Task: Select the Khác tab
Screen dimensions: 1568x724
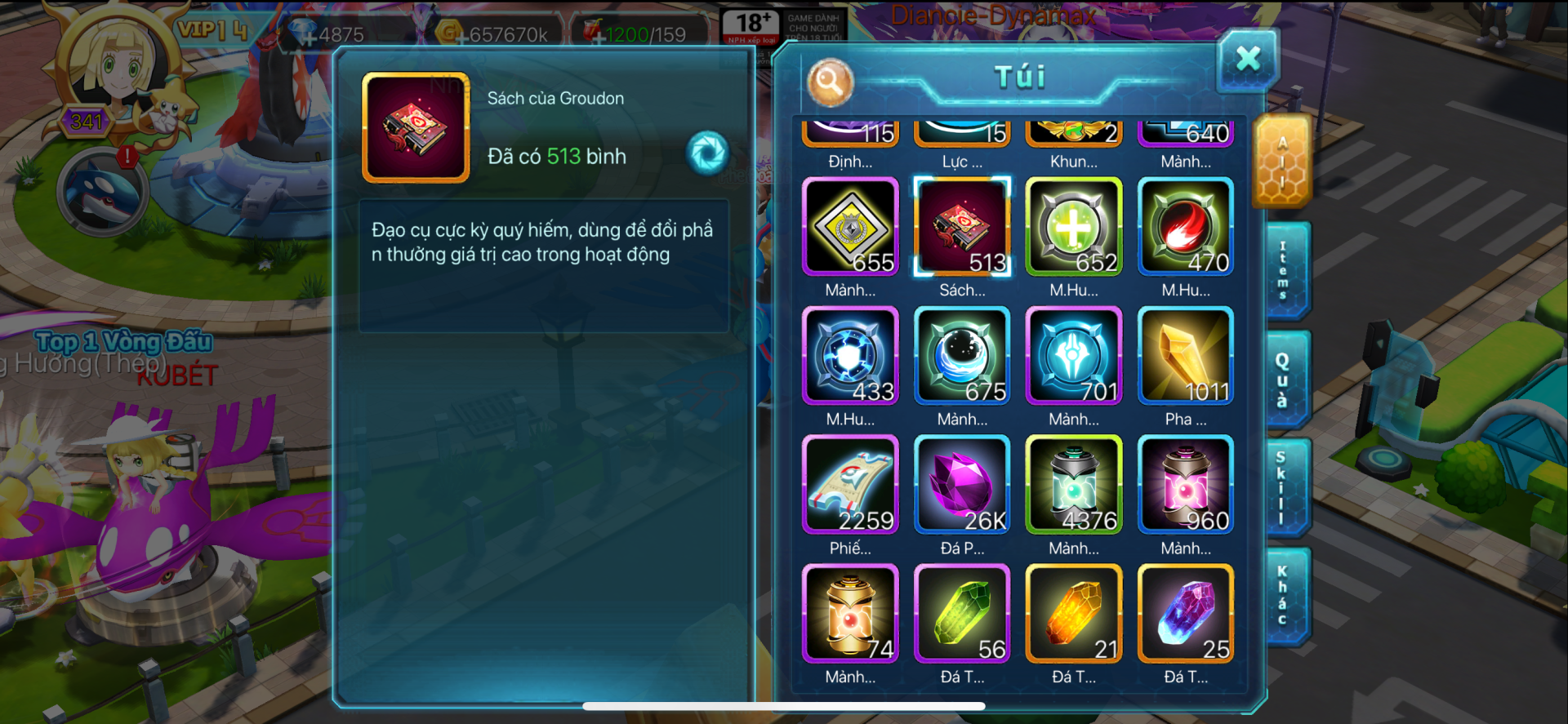Action: [1285, 596]
